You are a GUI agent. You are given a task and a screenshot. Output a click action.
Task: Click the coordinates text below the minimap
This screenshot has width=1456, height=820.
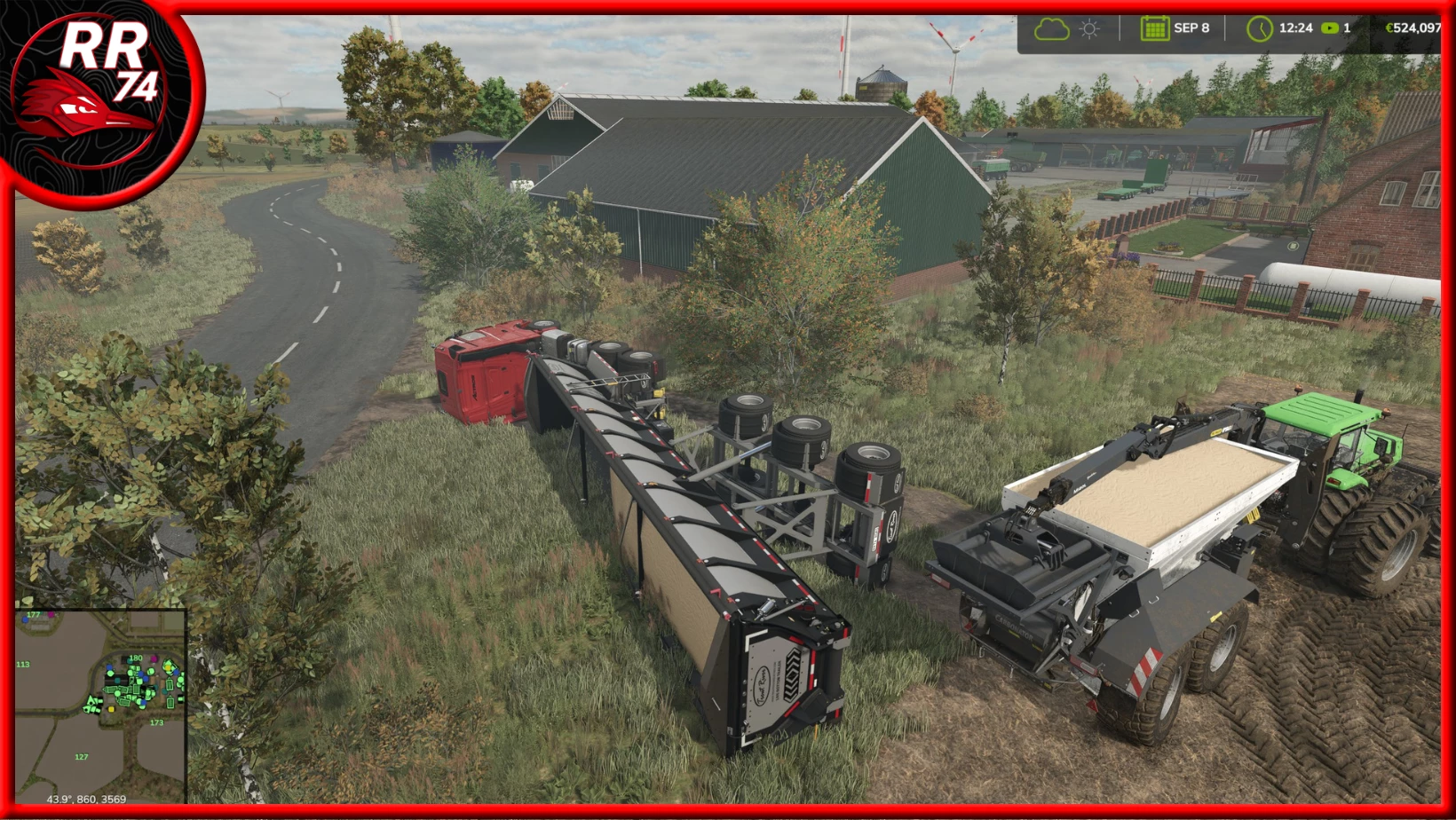tap(87, 800)
